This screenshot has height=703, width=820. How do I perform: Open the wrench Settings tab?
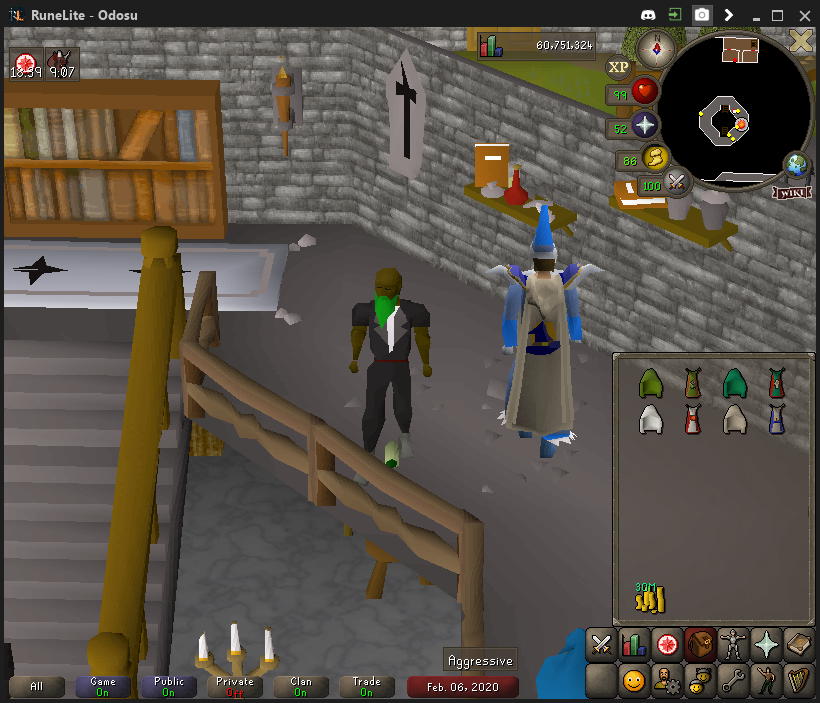733,682
